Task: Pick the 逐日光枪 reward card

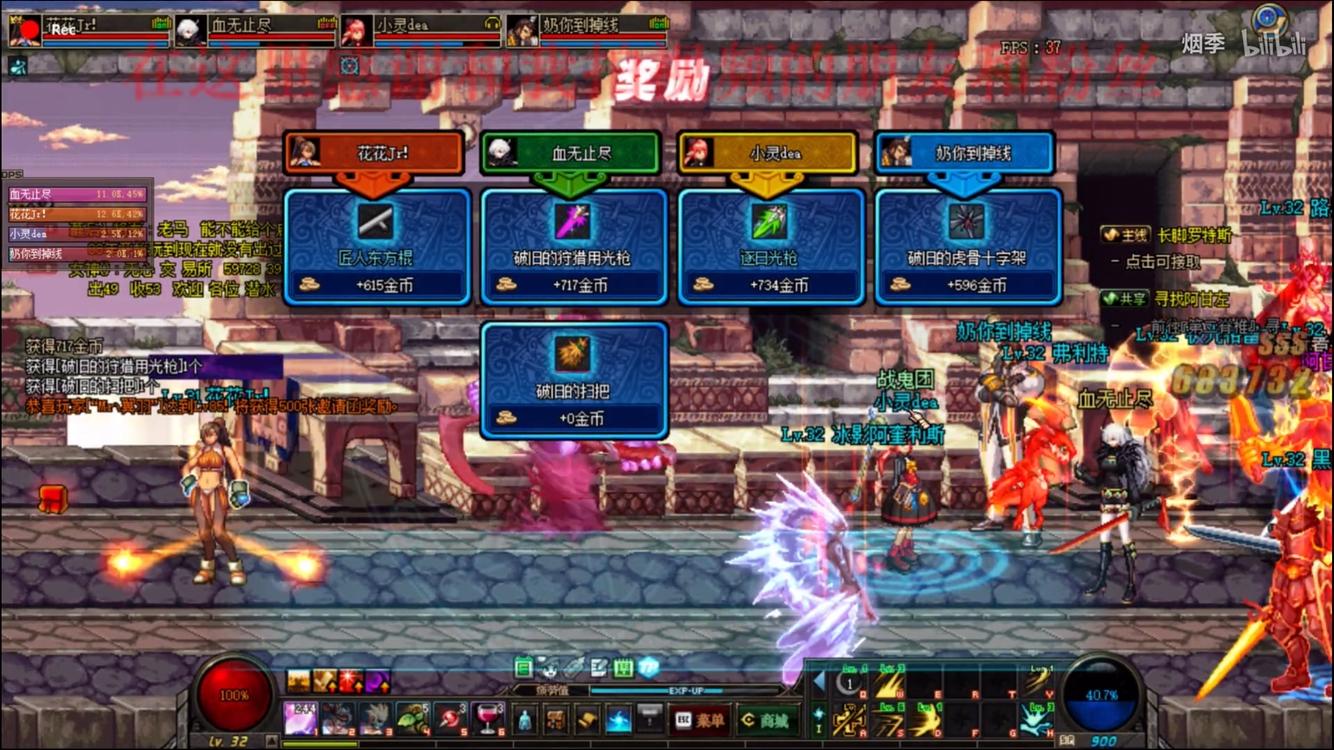Action: pyautogui.click(x=771, y=246)
